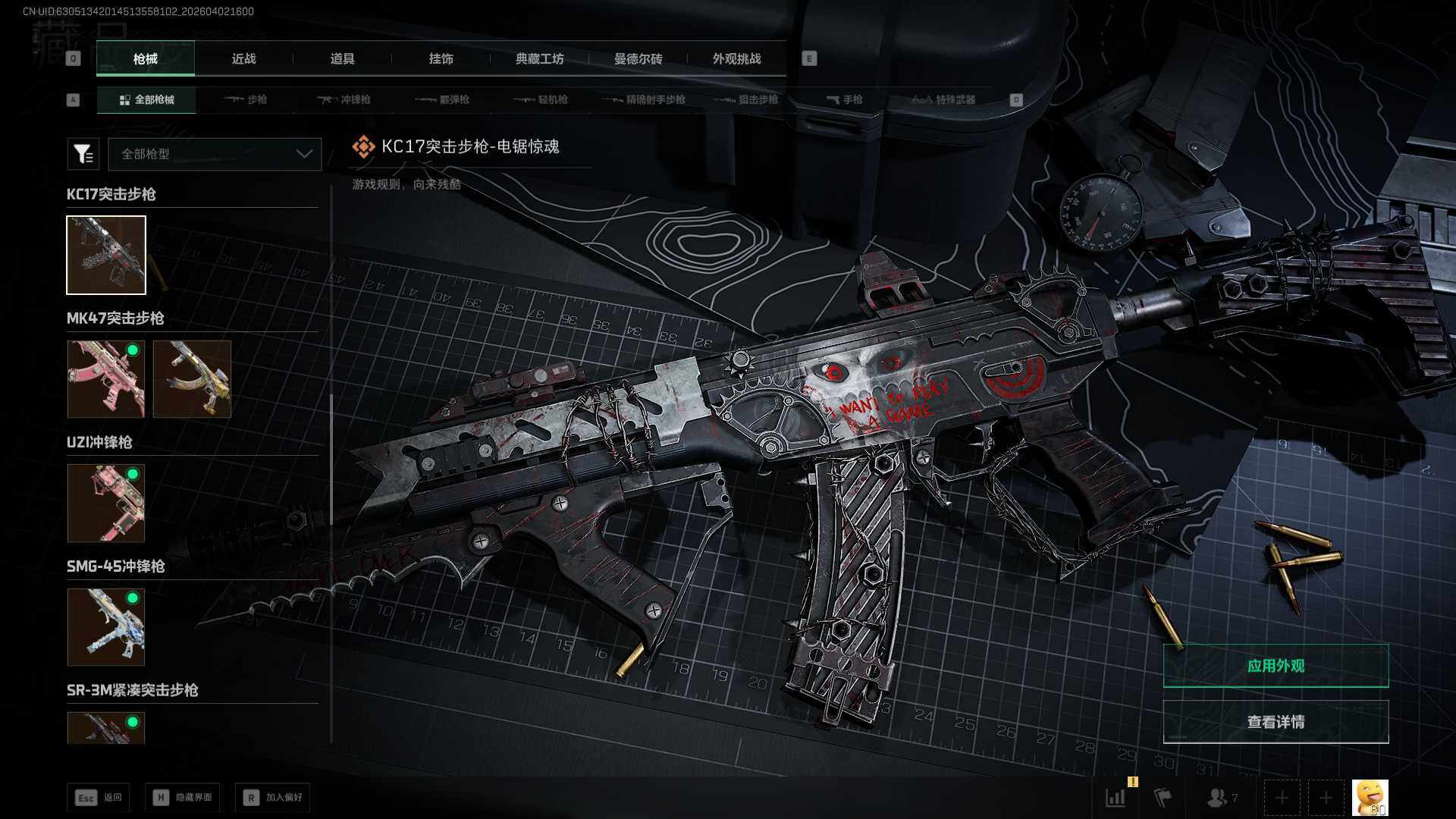Open the 道具 items tab
1456x819 pixels.
pos(342,58)
